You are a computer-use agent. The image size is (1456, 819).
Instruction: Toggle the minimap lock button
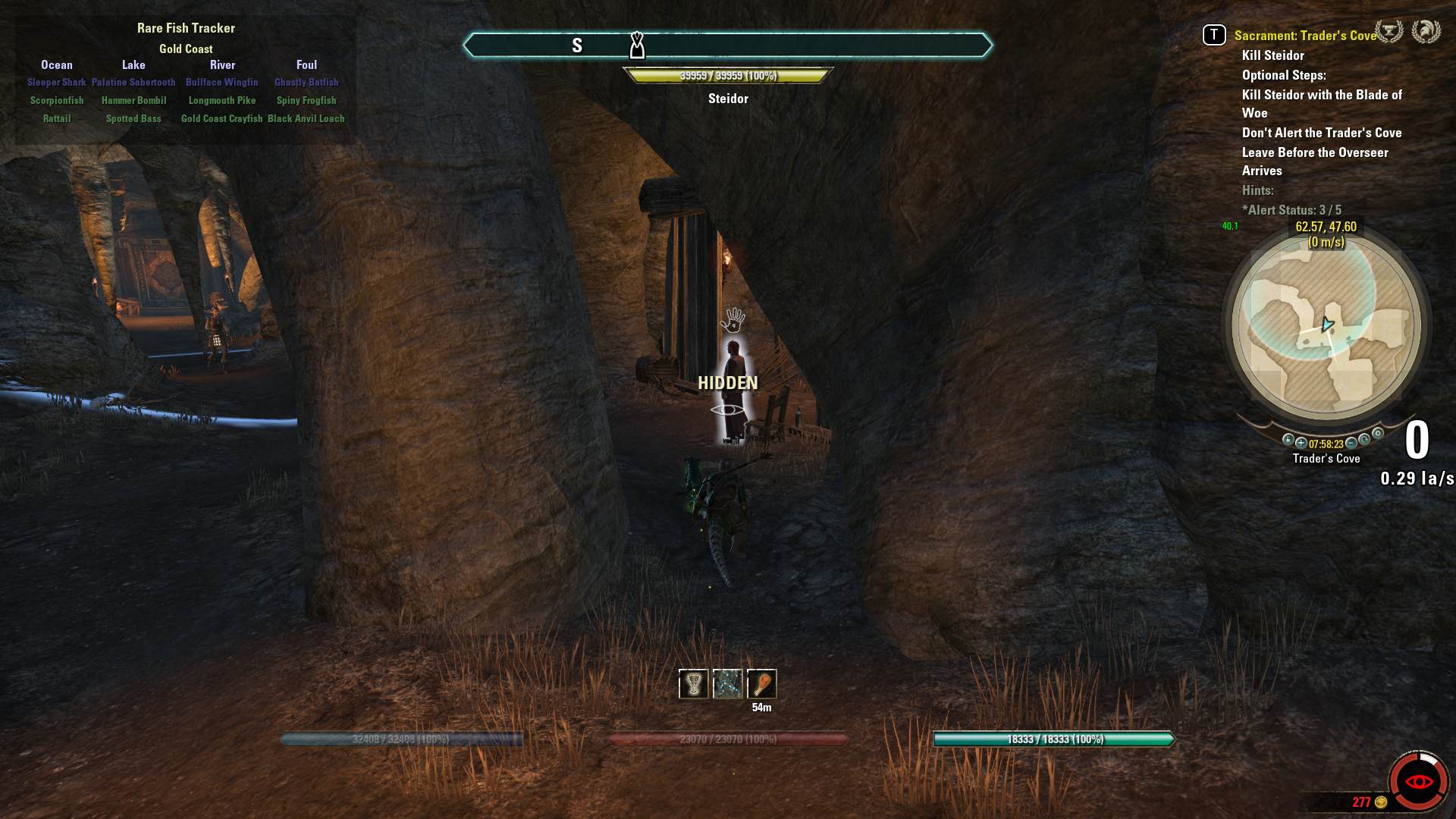tap(1288, 440)
